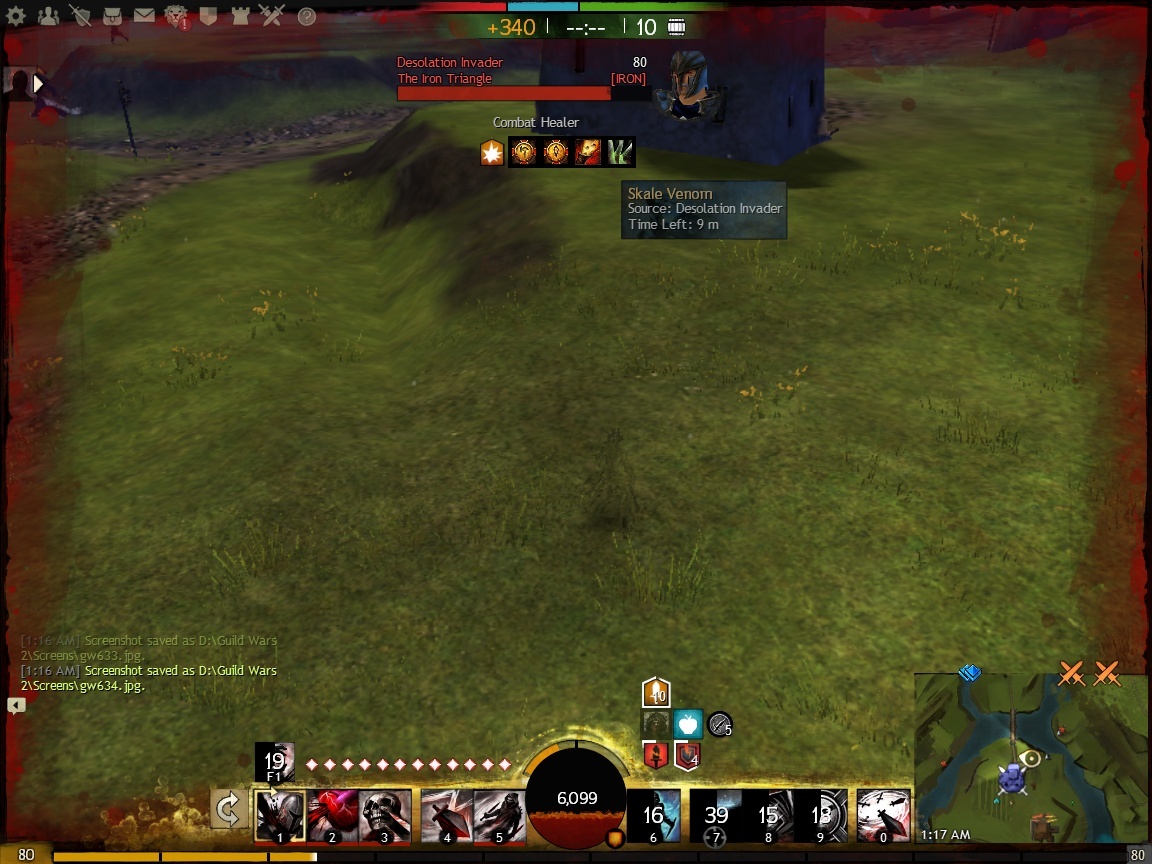This screenshot has height=864, width=1152.
Task: Open the Guild panel shield icon
Action: pyautogui.click(x=208, y=16)
